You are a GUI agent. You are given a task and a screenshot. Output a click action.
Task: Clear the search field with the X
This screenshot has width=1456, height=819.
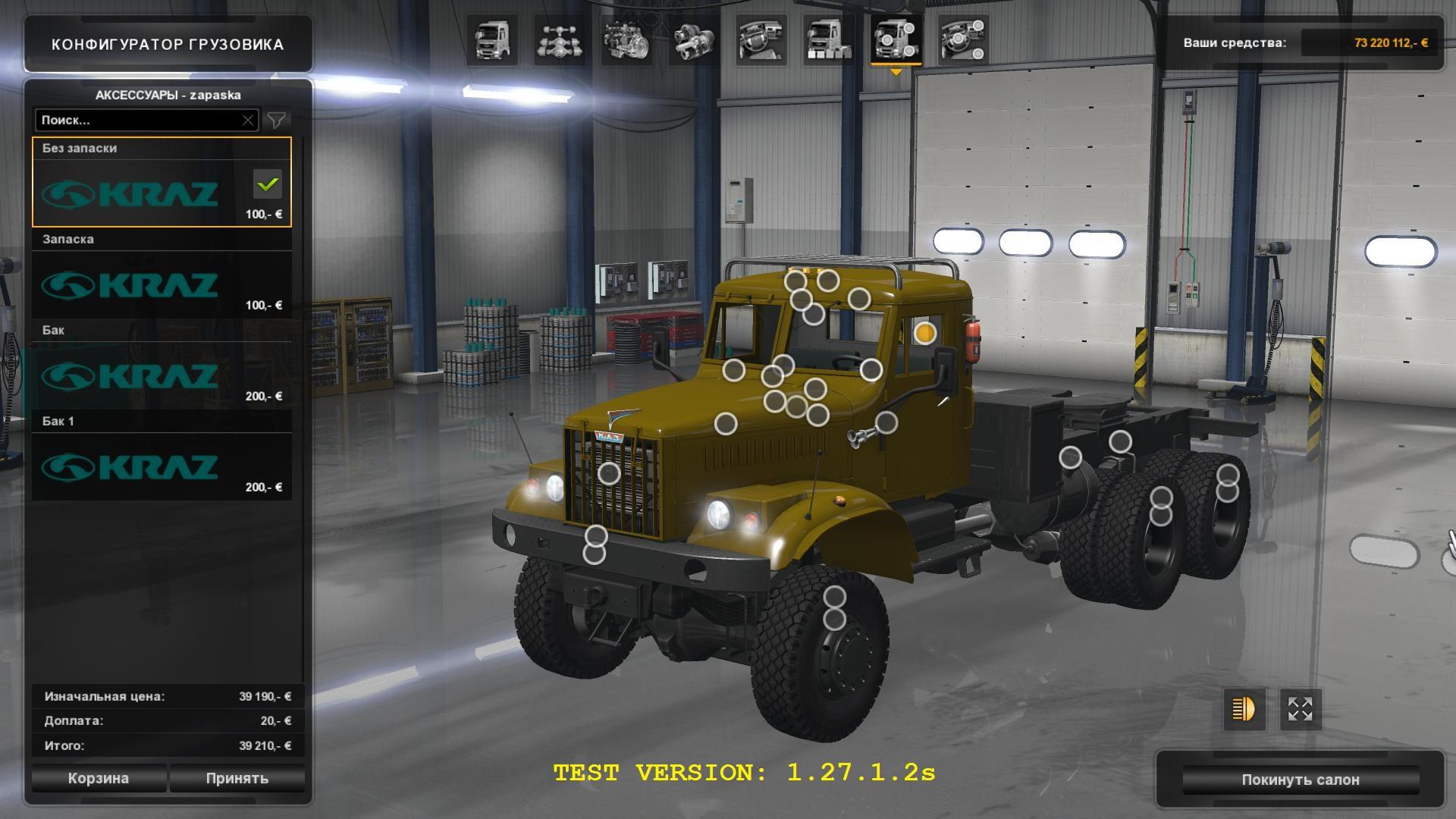[x=248, y=120]
